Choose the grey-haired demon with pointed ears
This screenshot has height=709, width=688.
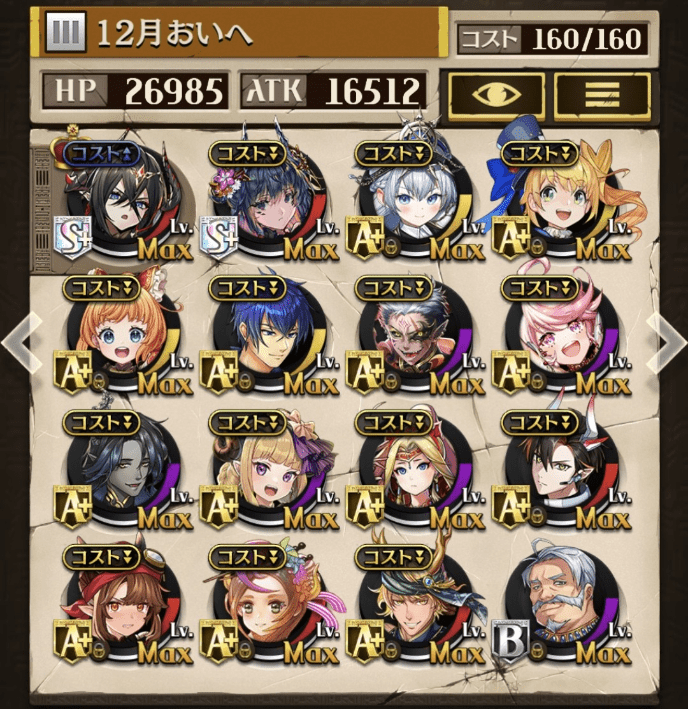pyautogui.click(x=410, y=335)
